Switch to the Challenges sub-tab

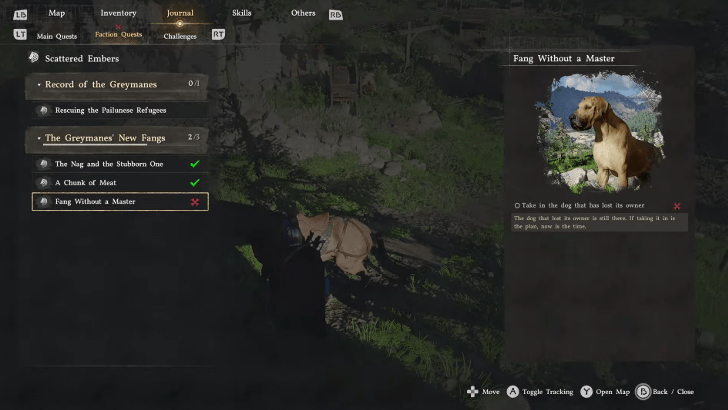pyautogui.click(x=180, y=35)
